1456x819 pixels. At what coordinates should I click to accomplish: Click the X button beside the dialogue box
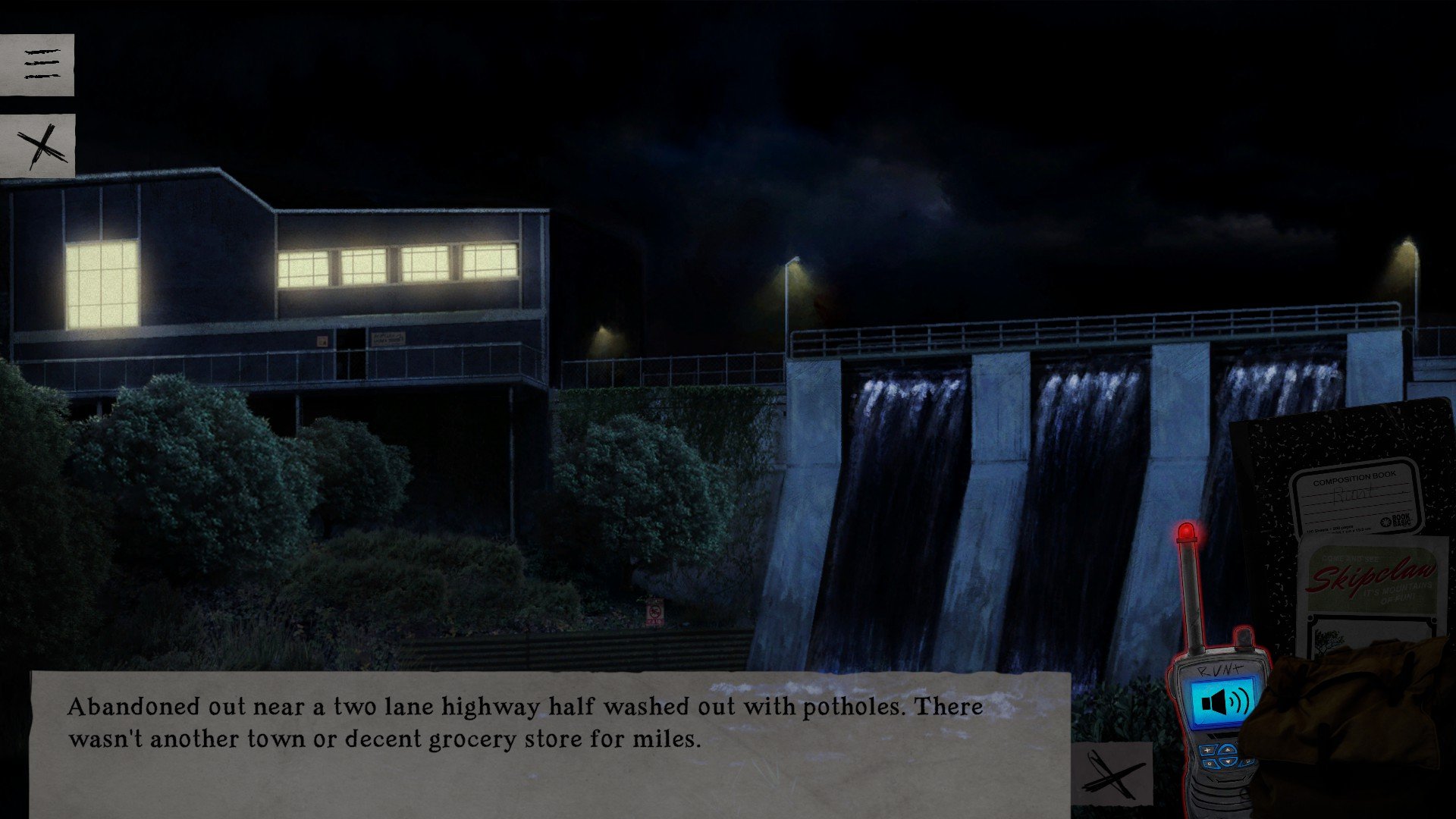click(x=1112, y=773)
